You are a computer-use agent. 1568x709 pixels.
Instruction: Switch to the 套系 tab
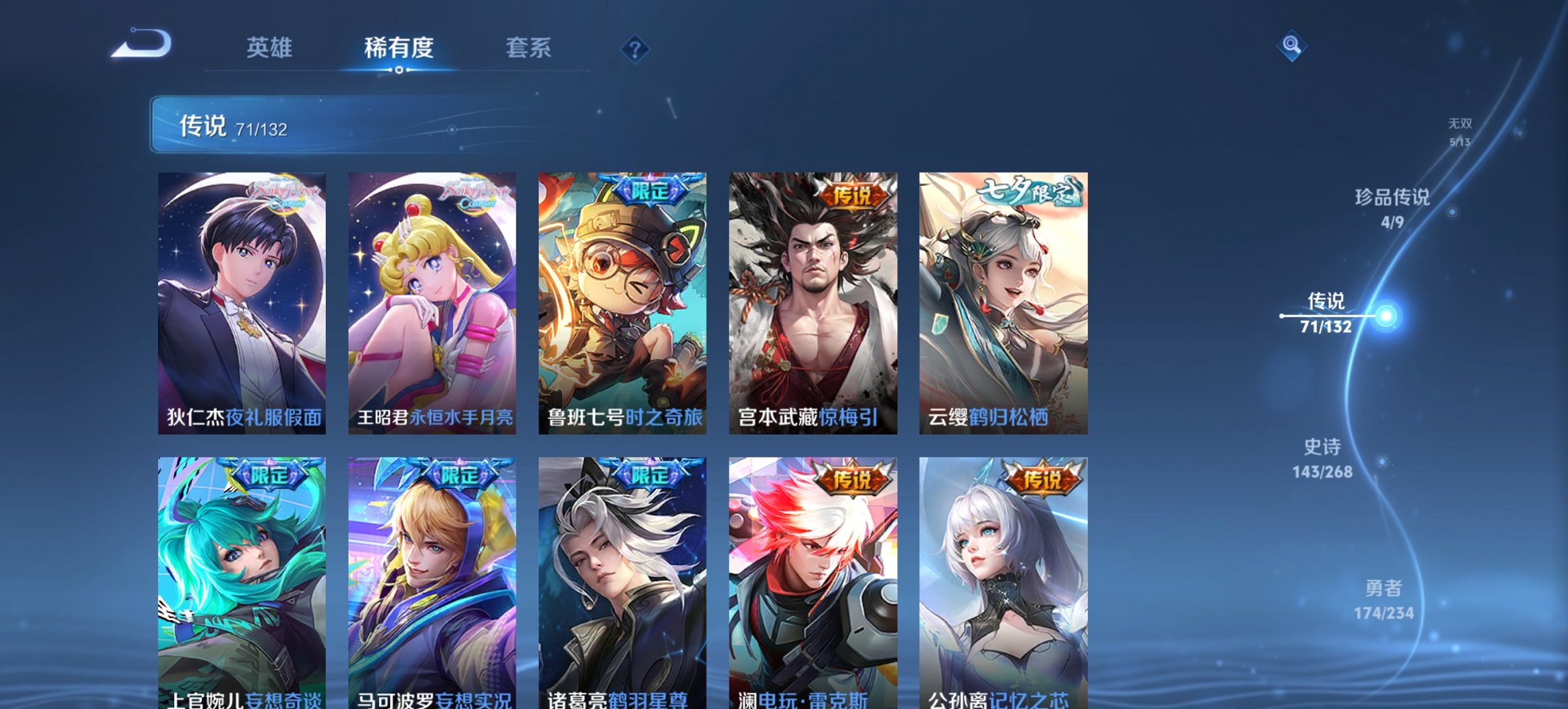(528, 48)
